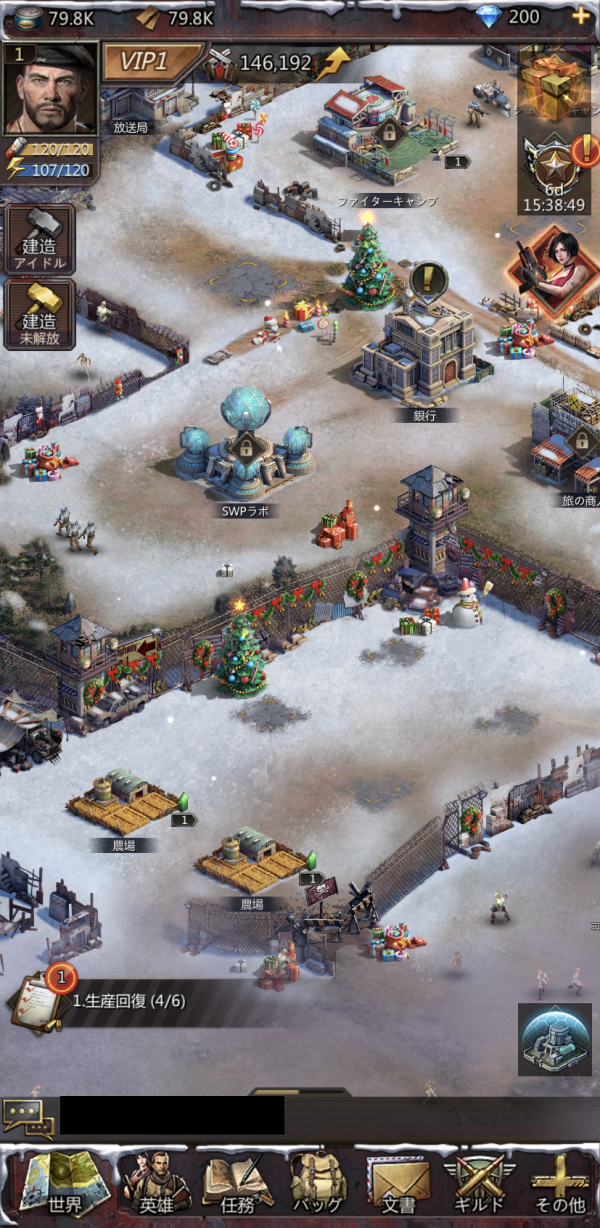Screen dimensions: 600x1228
Task: Select the locked 建造 未解放 build queue
Action: pyautogui.click(x=39, y=314)
